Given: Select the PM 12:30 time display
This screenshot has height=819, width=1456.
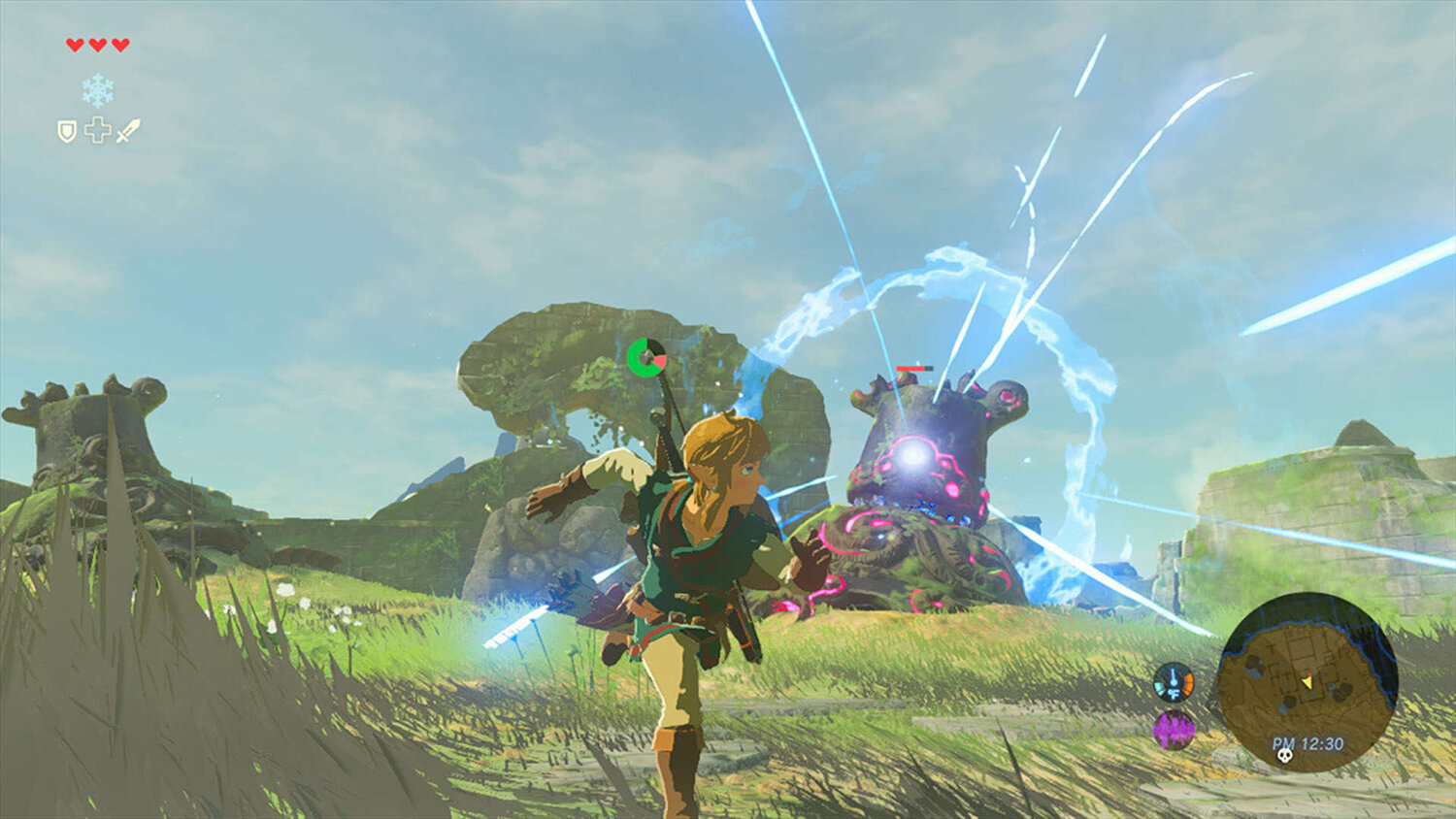Looking at the screenshot, I should tap(1308, 743).
